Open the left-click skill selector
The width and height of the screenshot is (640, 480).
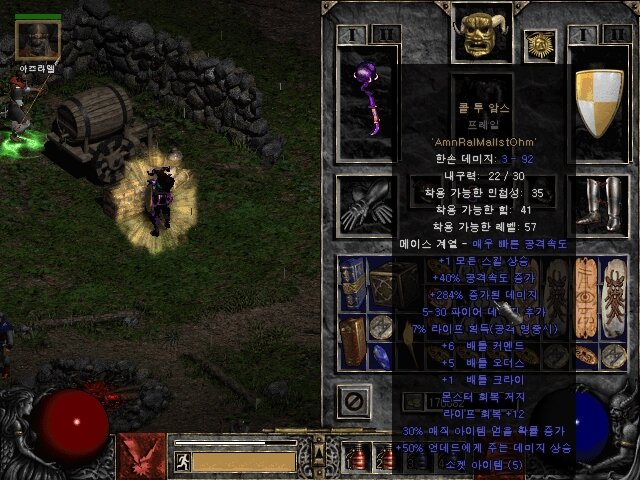[139, 454]
